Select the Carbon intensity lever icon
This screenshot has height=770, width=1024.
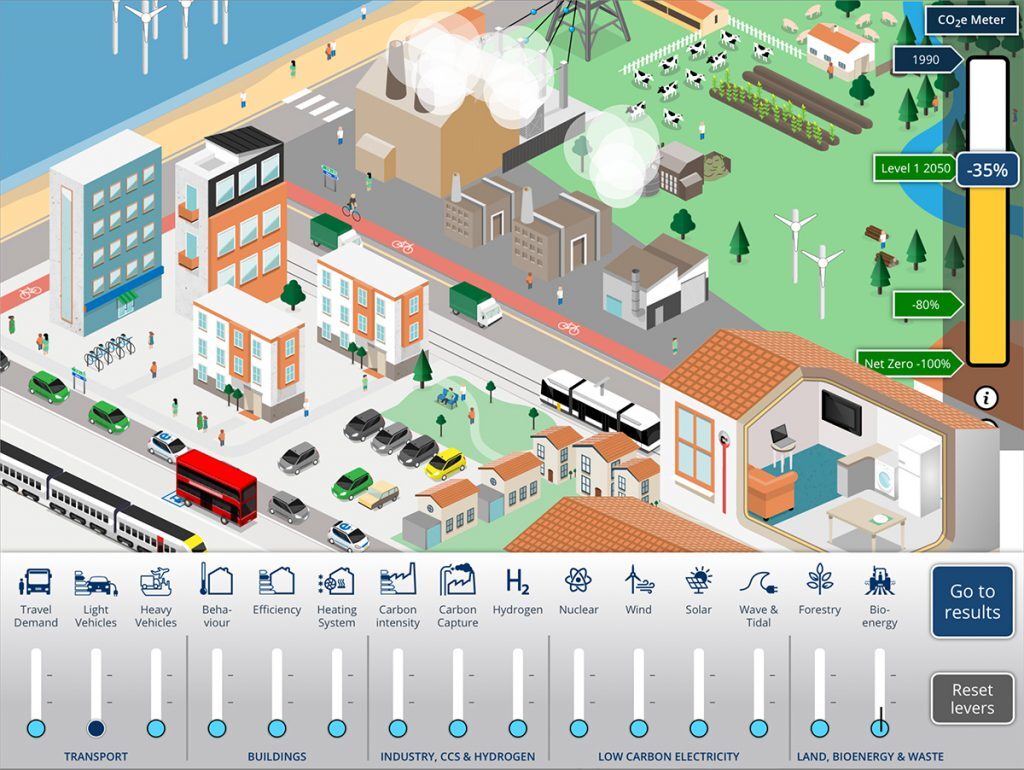tap(397, 580)
